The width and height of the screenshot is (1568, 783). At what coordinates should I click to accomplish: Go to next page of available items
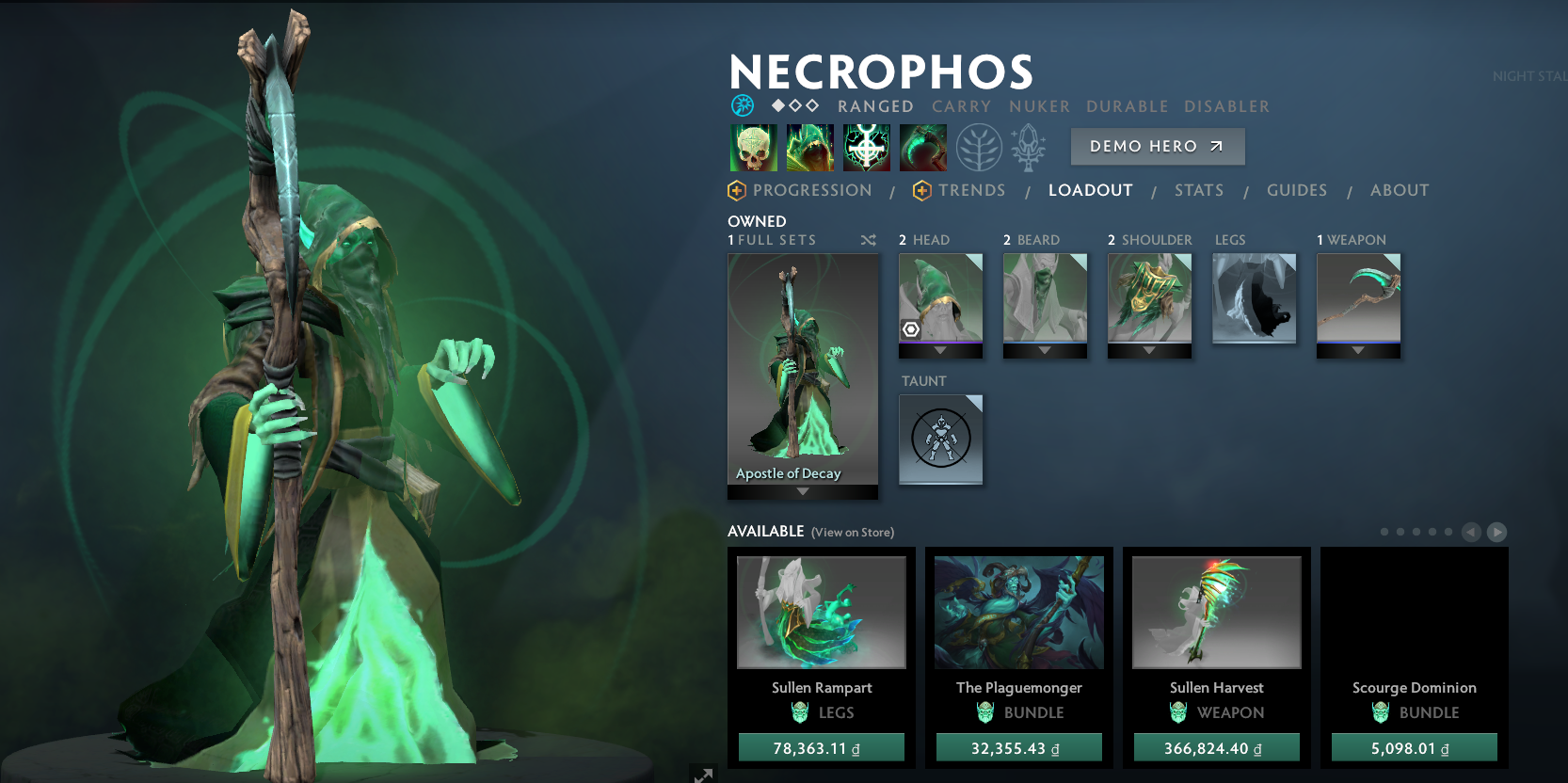point(1496,532)
